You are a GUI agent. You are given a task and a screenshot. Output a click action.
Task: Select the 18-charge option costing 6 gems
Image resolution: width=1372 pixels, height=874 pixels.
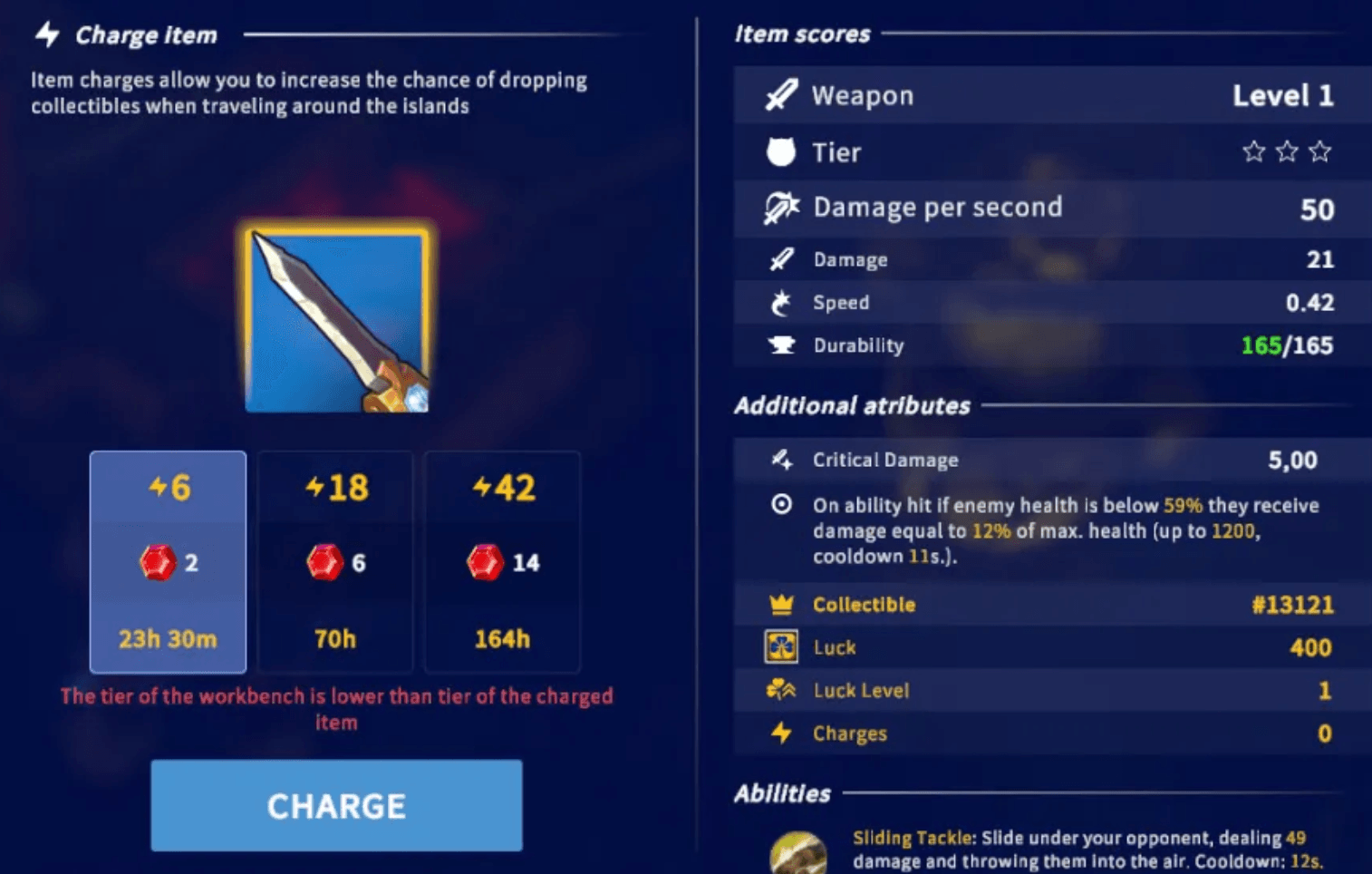[334, 562]
